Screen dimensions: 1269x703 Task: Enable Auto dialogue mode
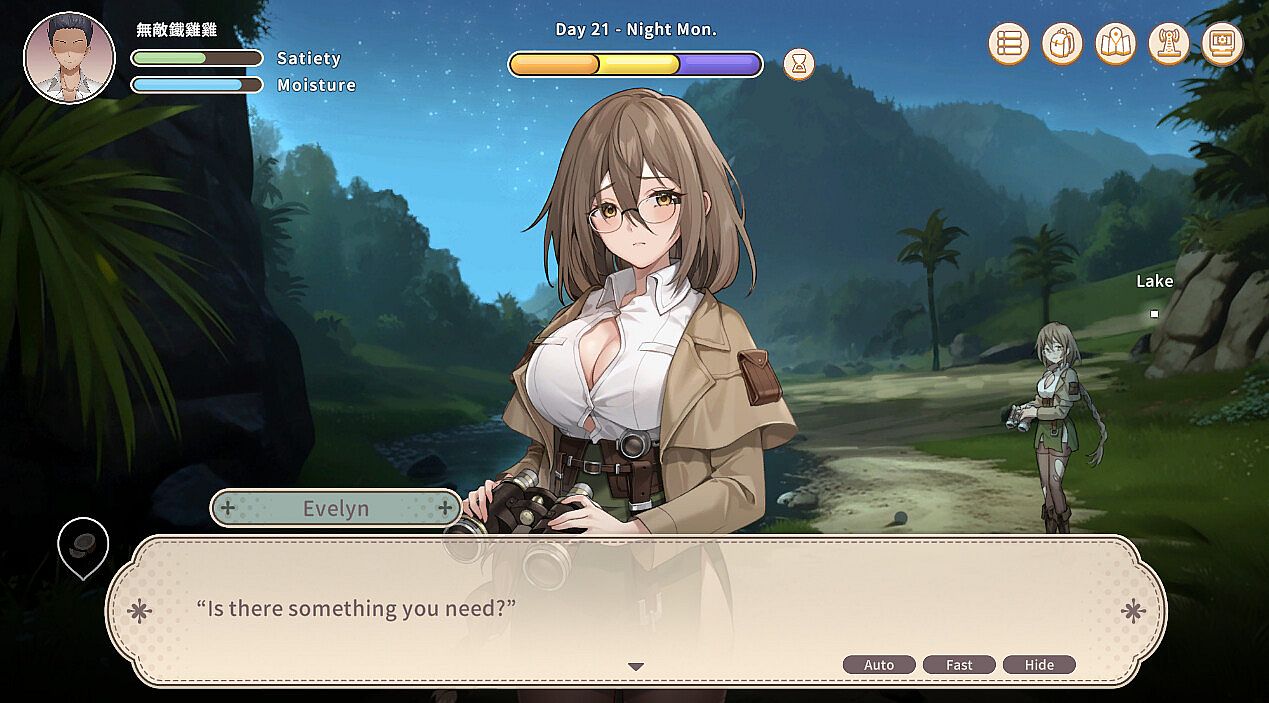tap(879, 665)
